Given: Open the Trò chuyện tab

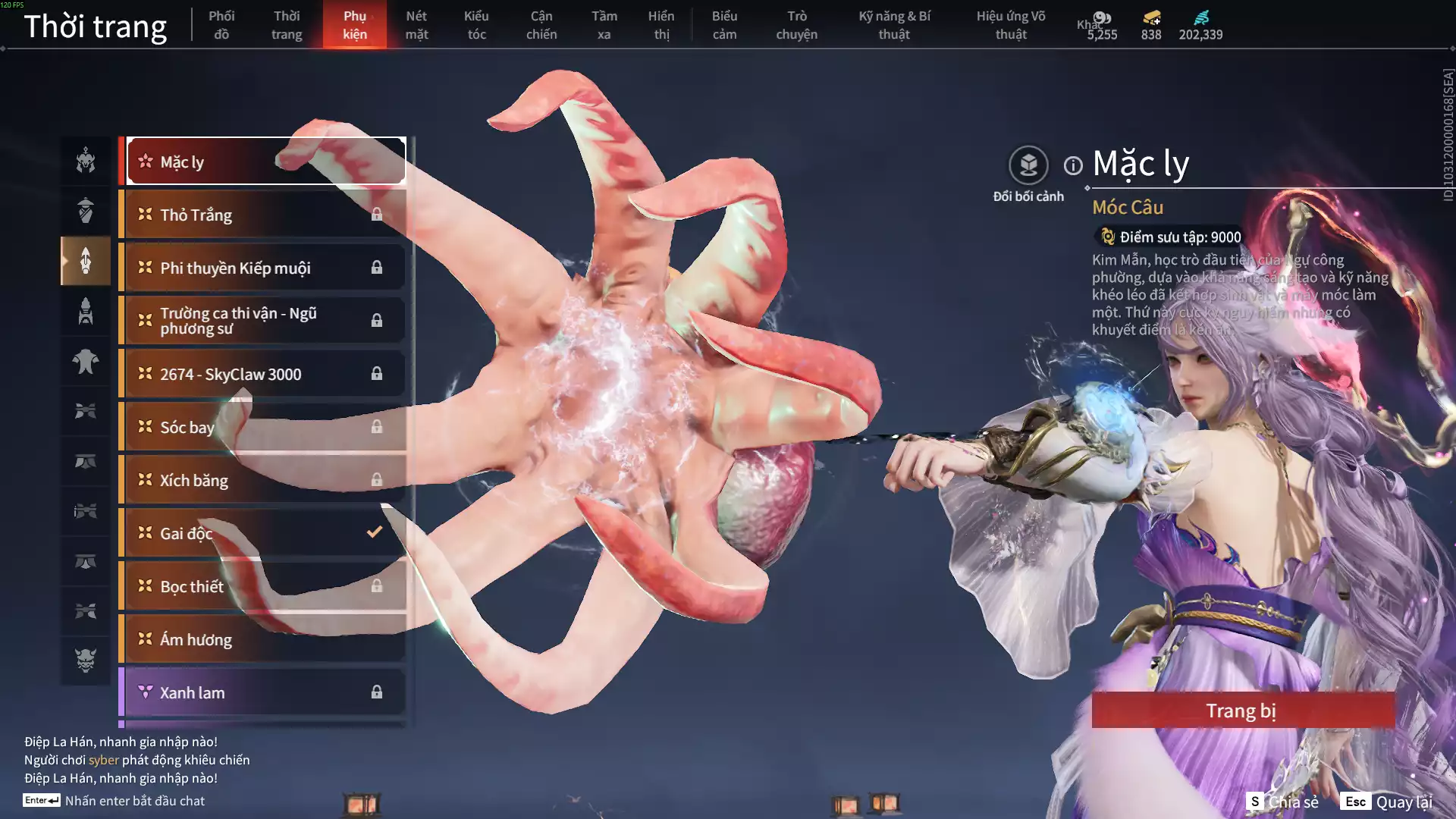Looking at the screenshot, I should click(x=796, y=25).
